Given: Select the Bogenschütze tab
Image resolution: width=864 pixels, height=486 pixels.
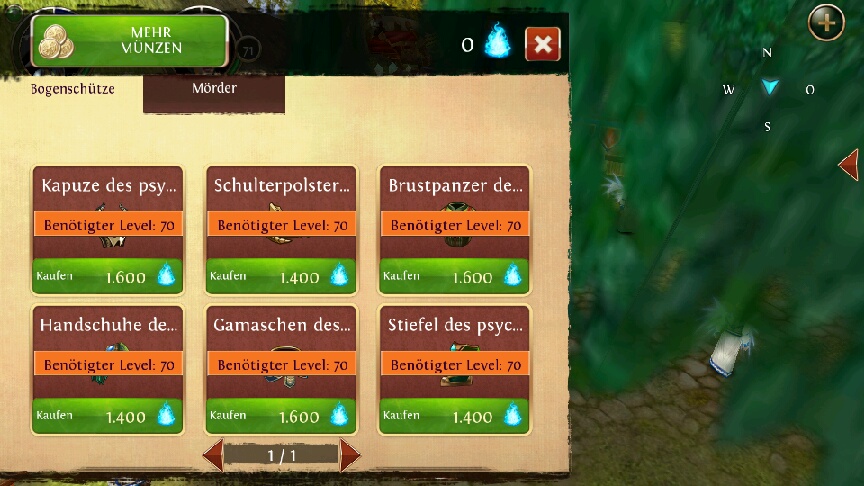Looking at the screenshot, I should [x=72, y=89].
